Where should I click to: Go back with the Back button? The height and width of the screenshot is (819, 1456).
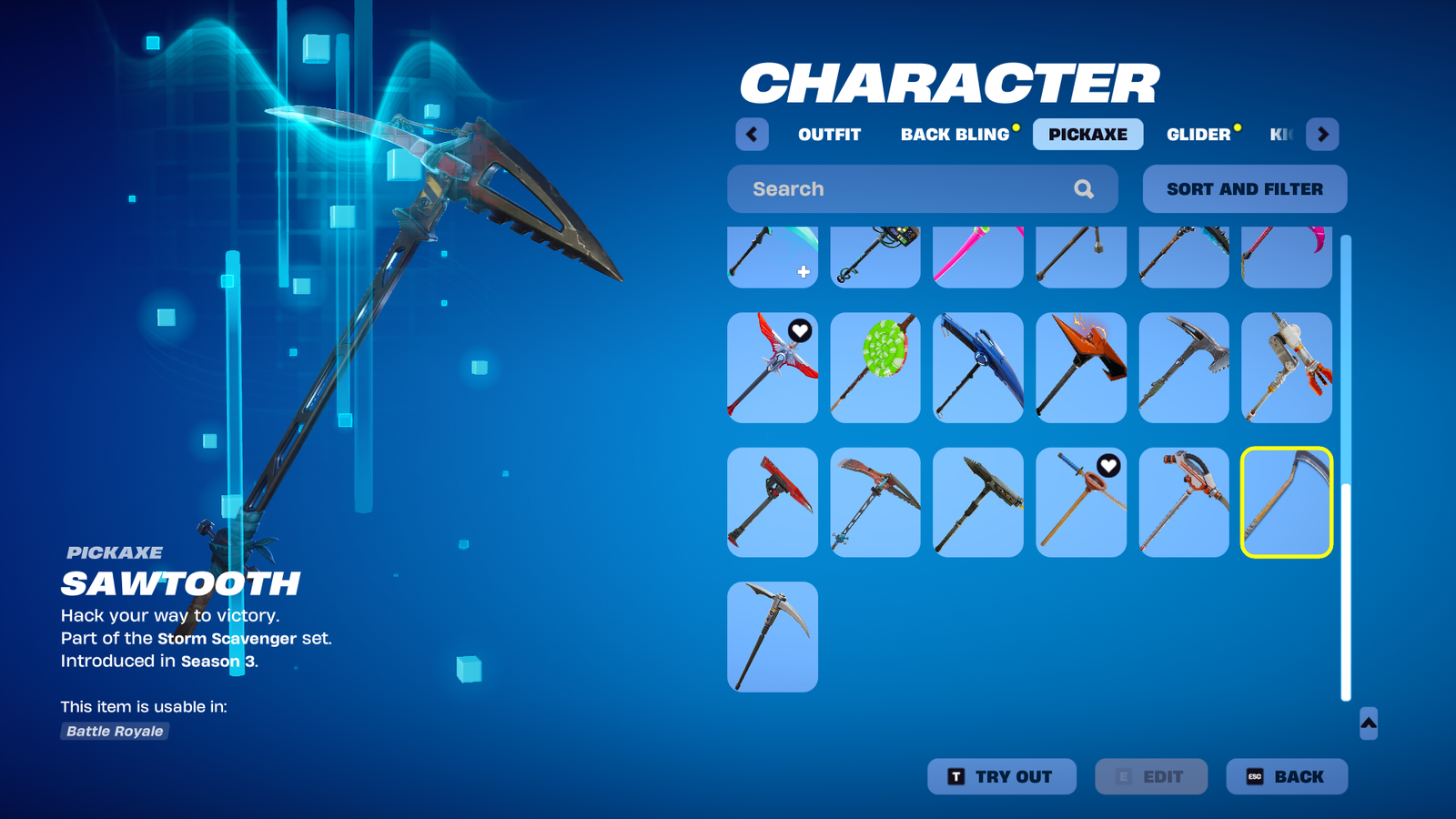(1286, 776)
